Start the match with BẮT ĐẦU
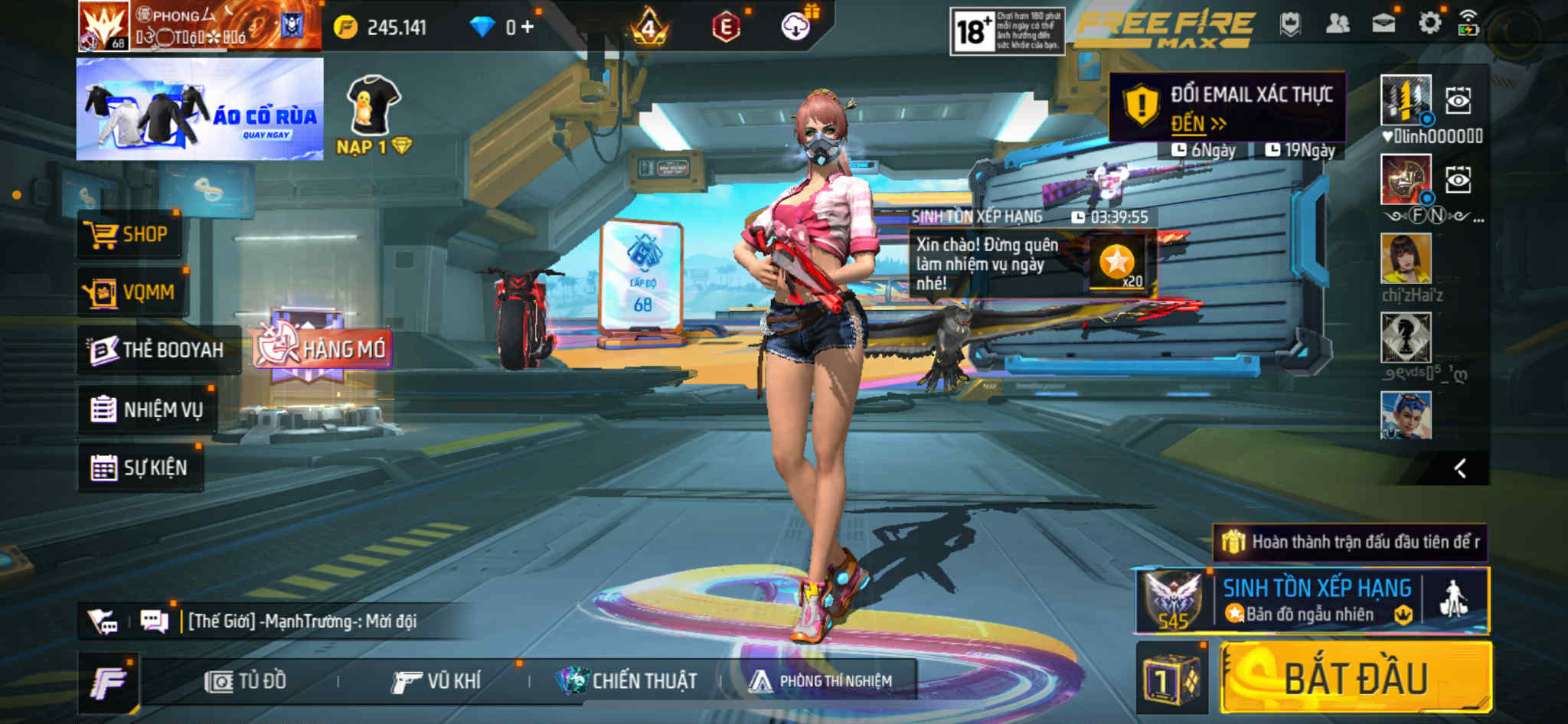This screenshot has width=1568, height=724. click(x=1355, y=678)
